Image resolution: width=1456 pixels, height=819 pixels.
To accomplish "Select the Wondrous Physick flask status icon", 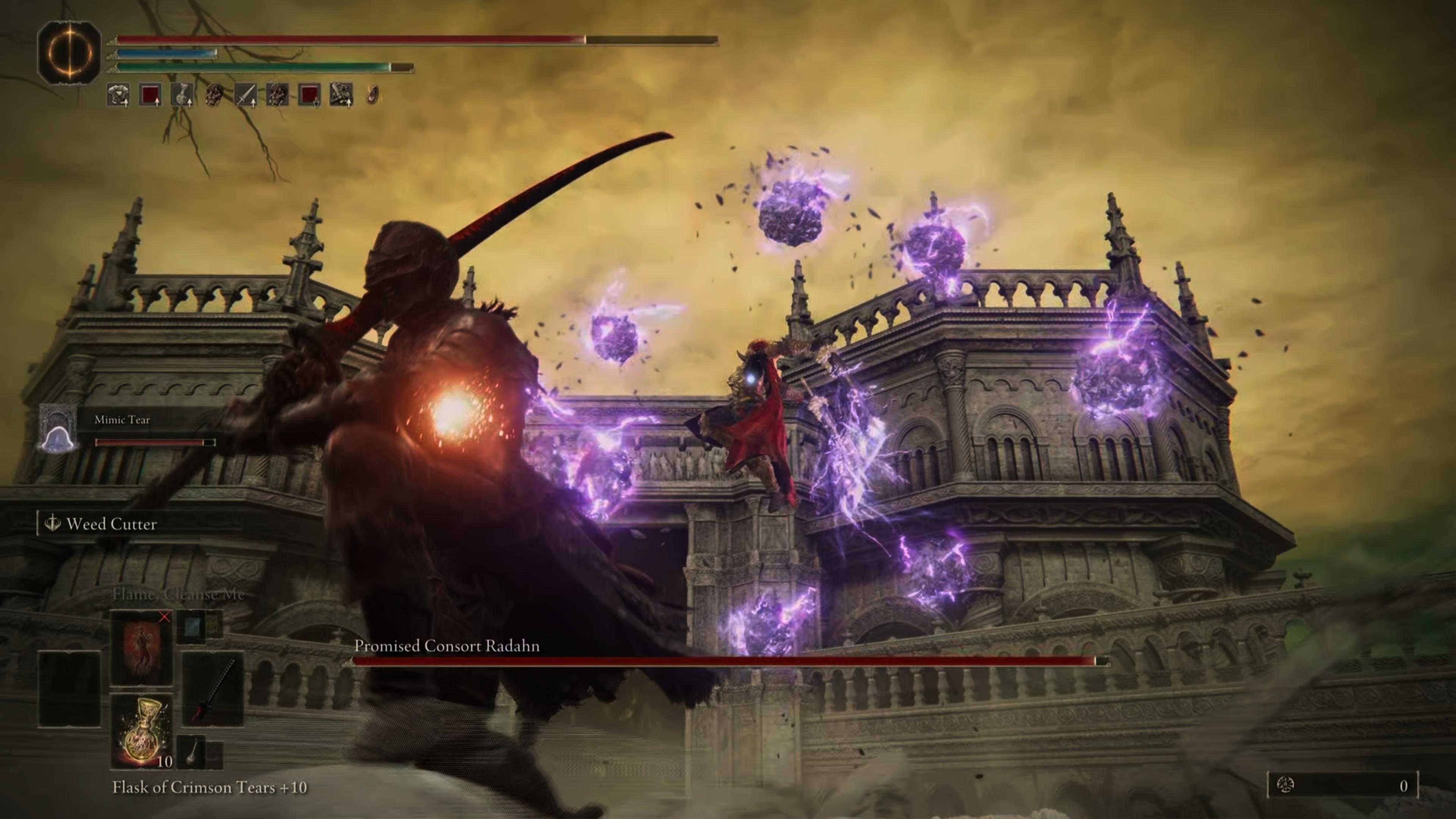I will [181, 95].
